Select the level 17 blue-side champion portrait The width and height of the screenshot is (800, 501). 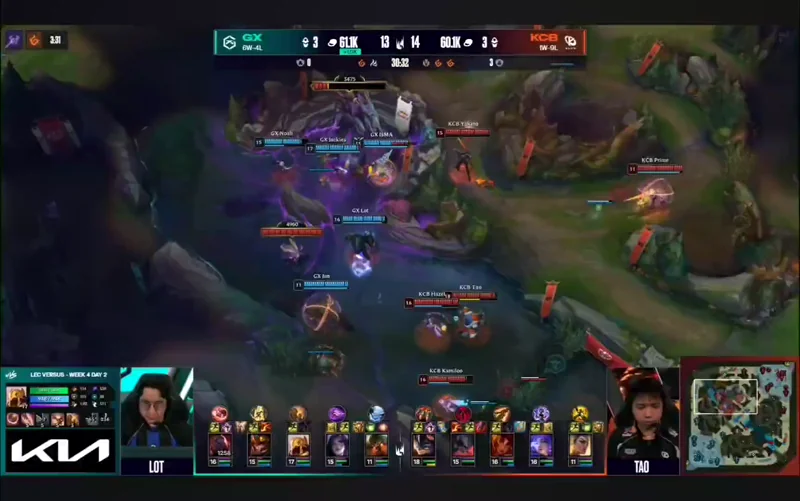click(x=298, y=443)
